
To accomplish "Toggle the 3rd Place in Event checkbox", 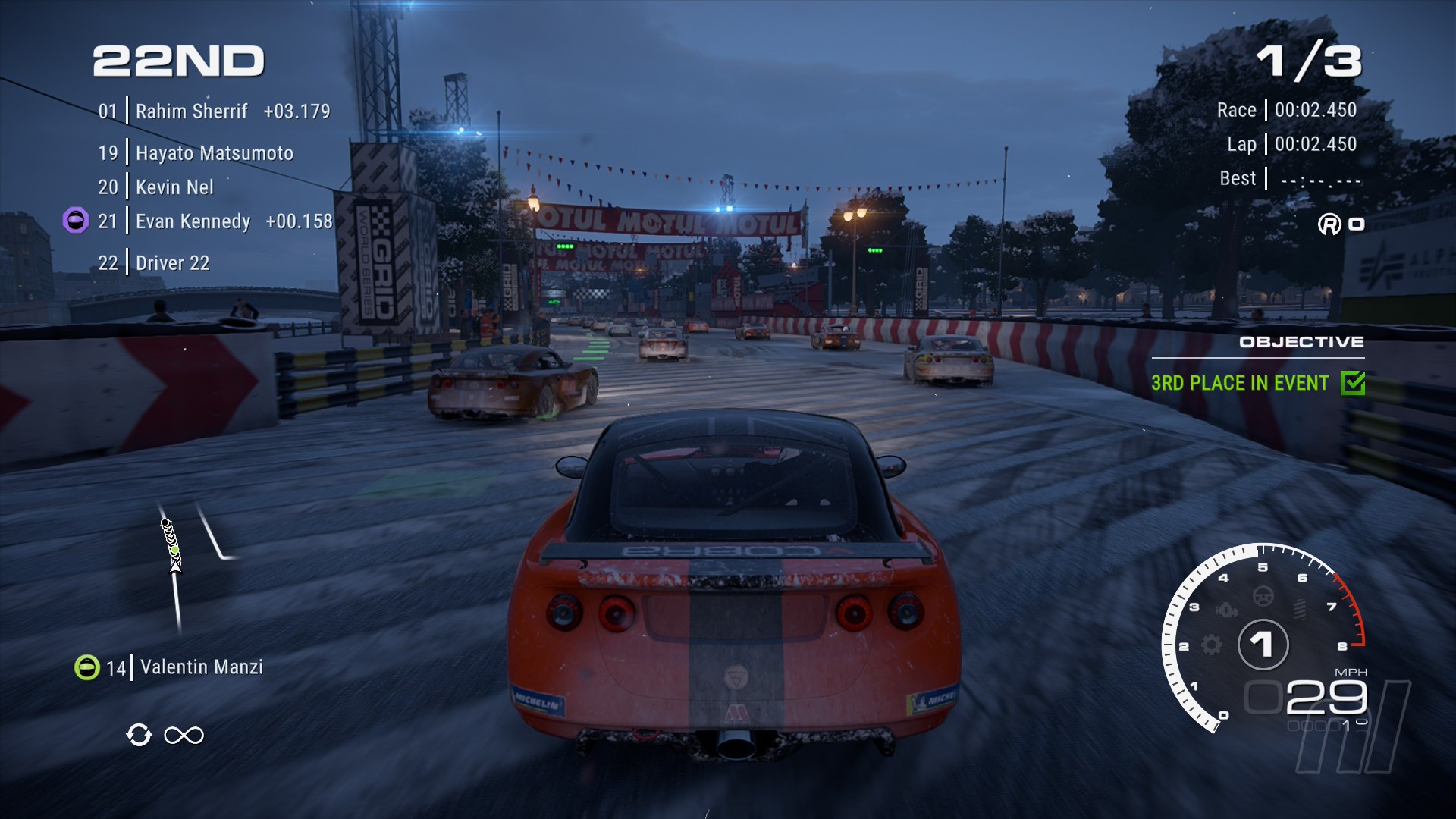I will point(1352,383).
